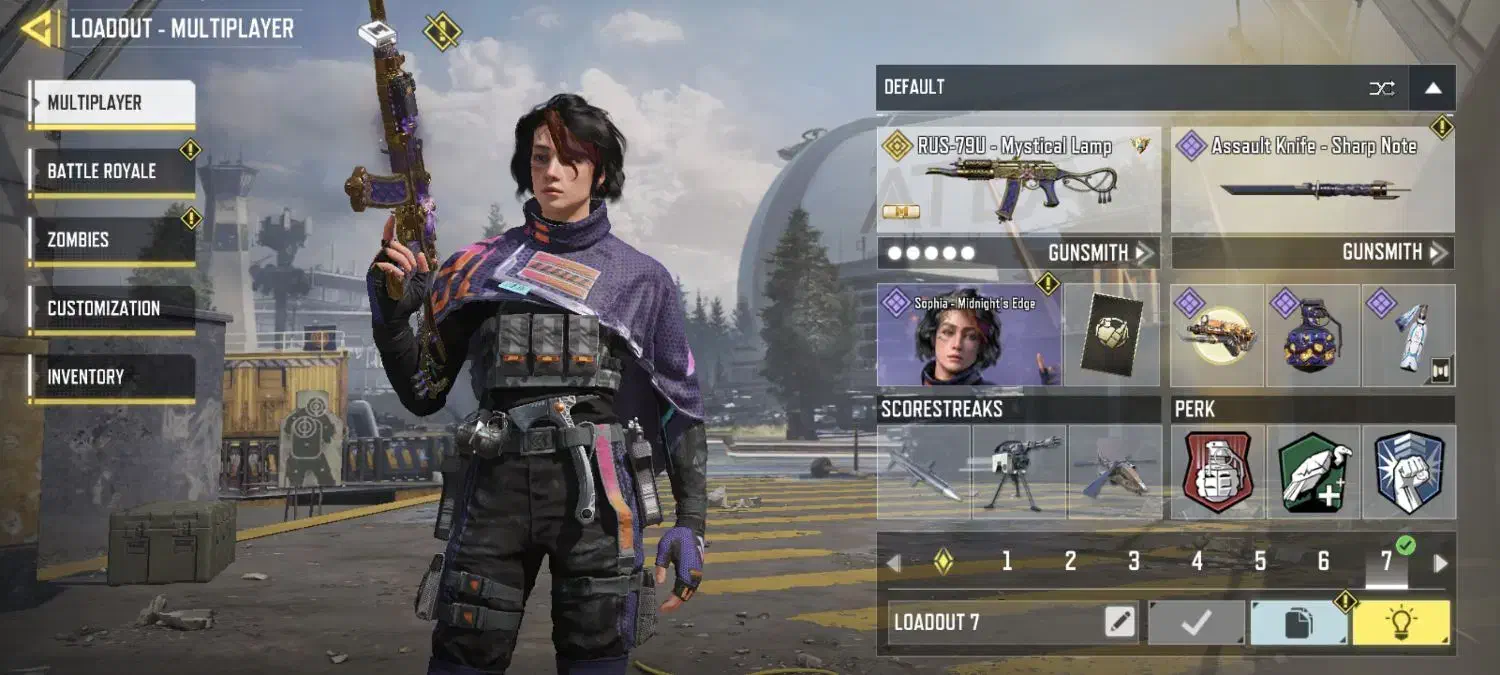Viewport: 1500px width, 675px height.
Task: Rename Loadout 7 with the pencil icon
Action: [x=1120, y=623]
